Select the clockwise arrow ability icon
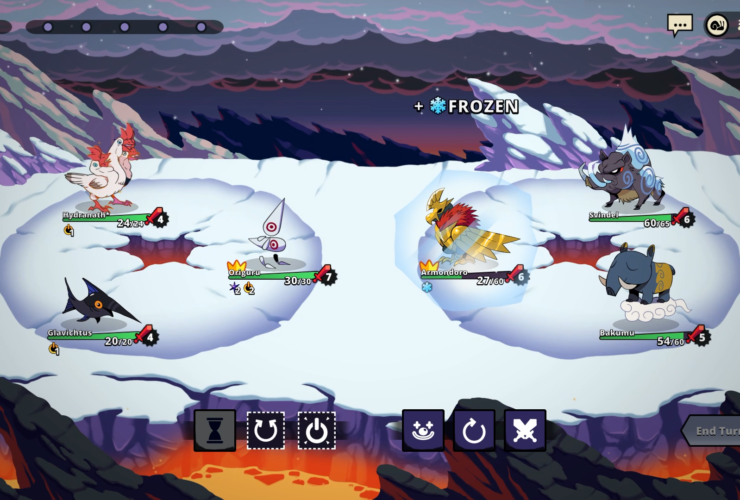 pyautogui.click(x=474, y=430)
